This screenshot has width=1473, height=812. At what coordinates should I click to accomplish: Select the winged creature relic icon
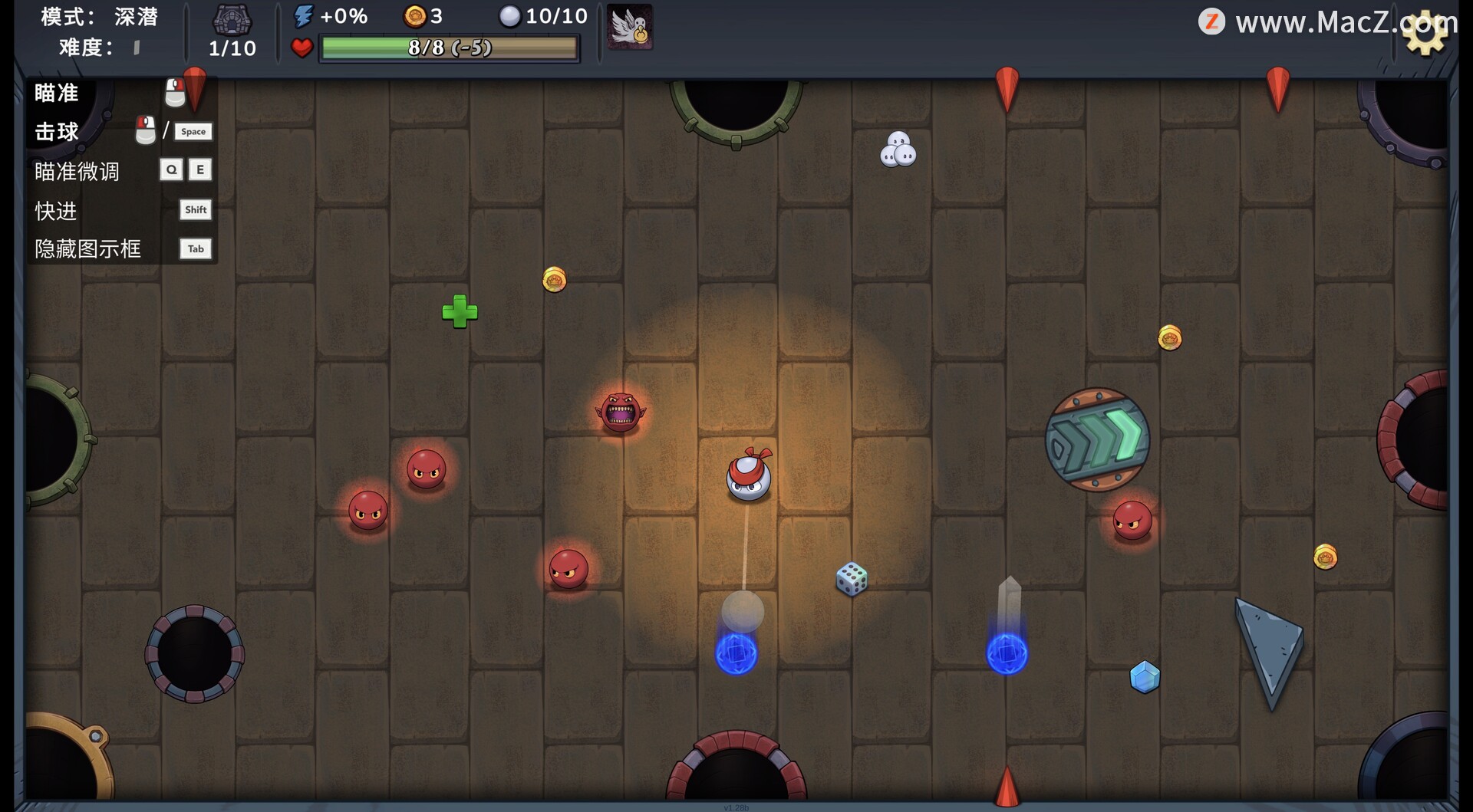[630, 28]
